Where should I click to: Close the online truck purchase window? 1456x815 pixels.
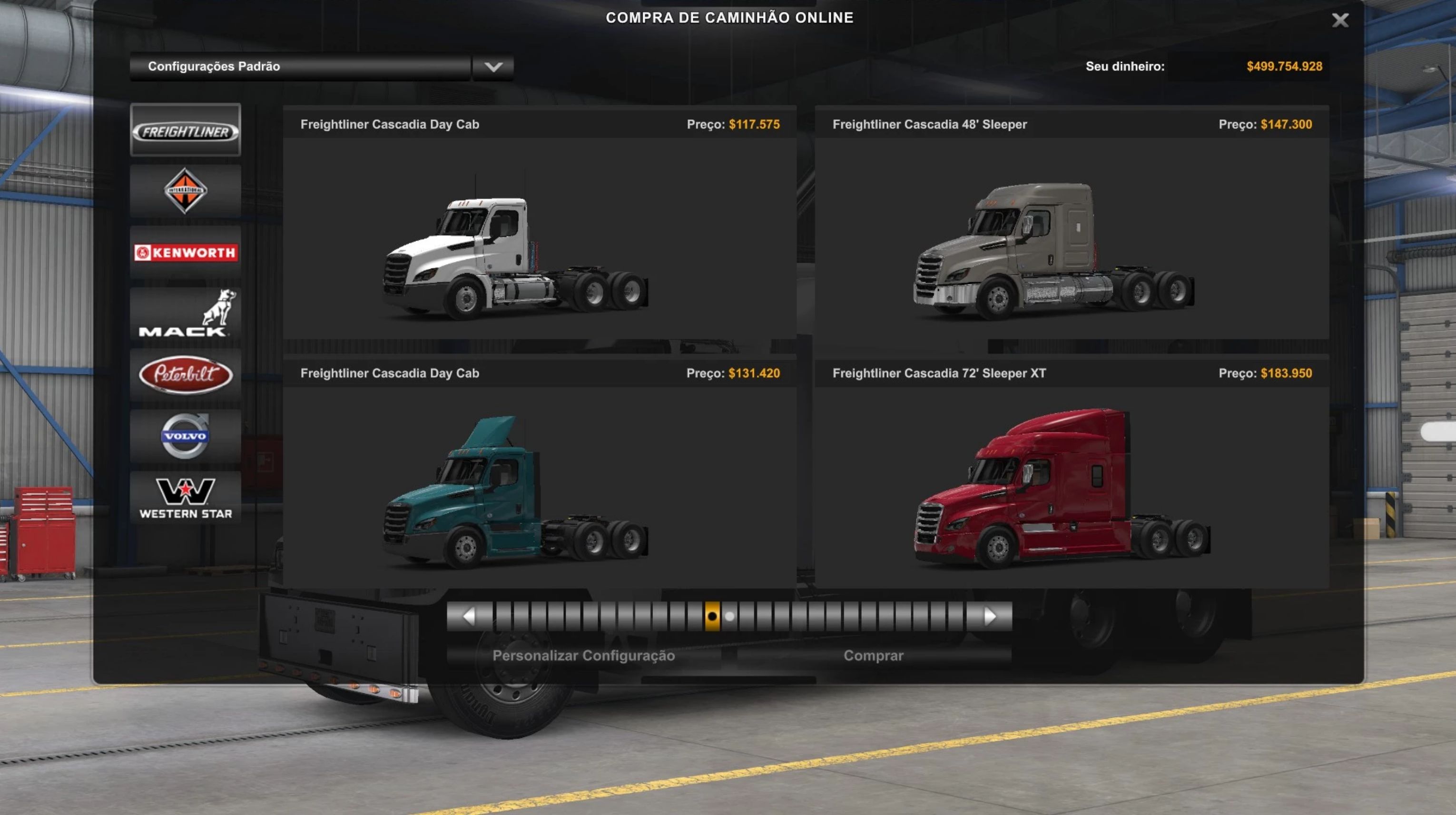tap(1339, 20)
